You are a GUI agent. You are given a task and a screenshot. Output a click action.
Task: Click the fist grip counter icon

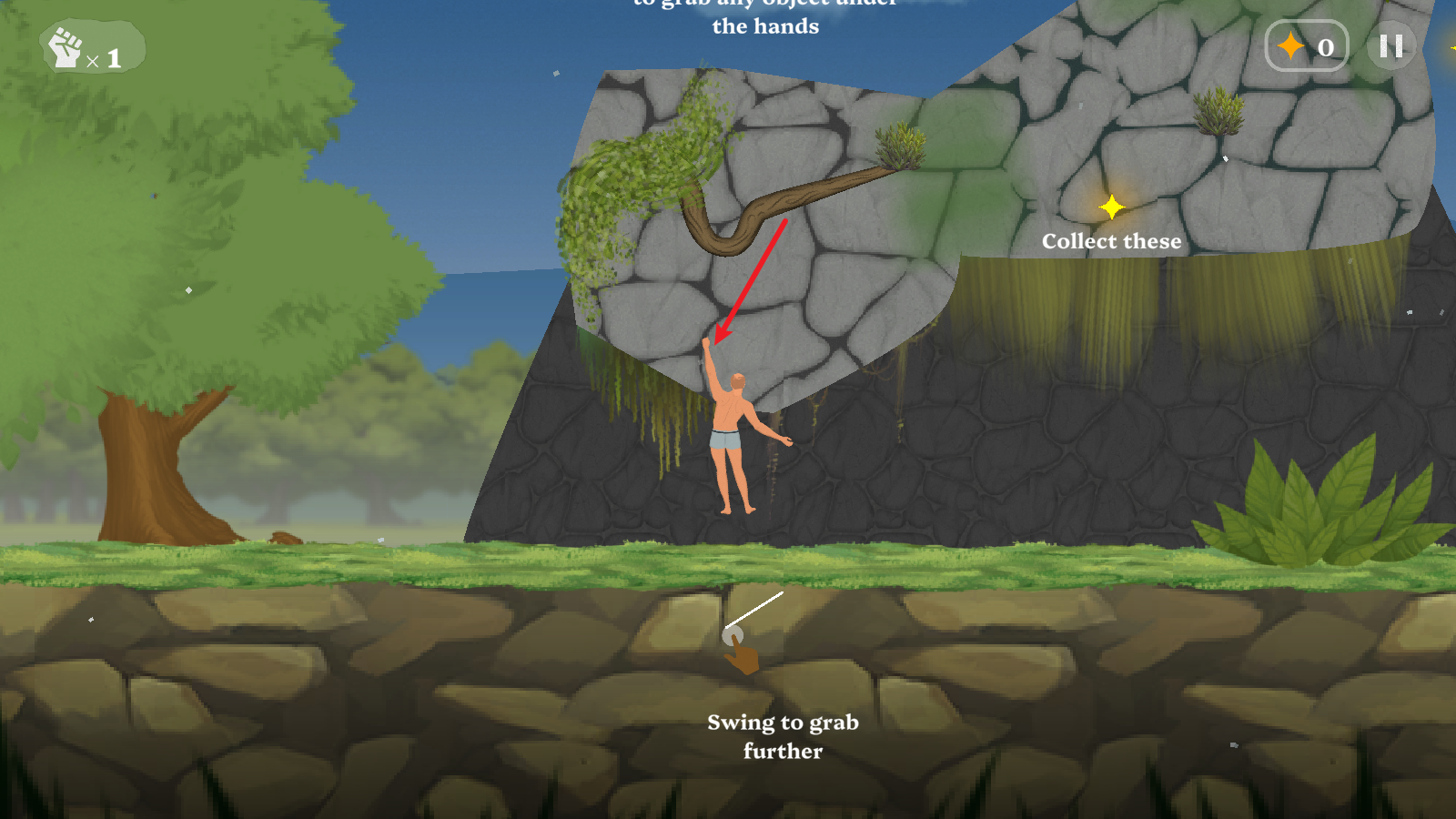pyautogui.click(x=66, y=48)
